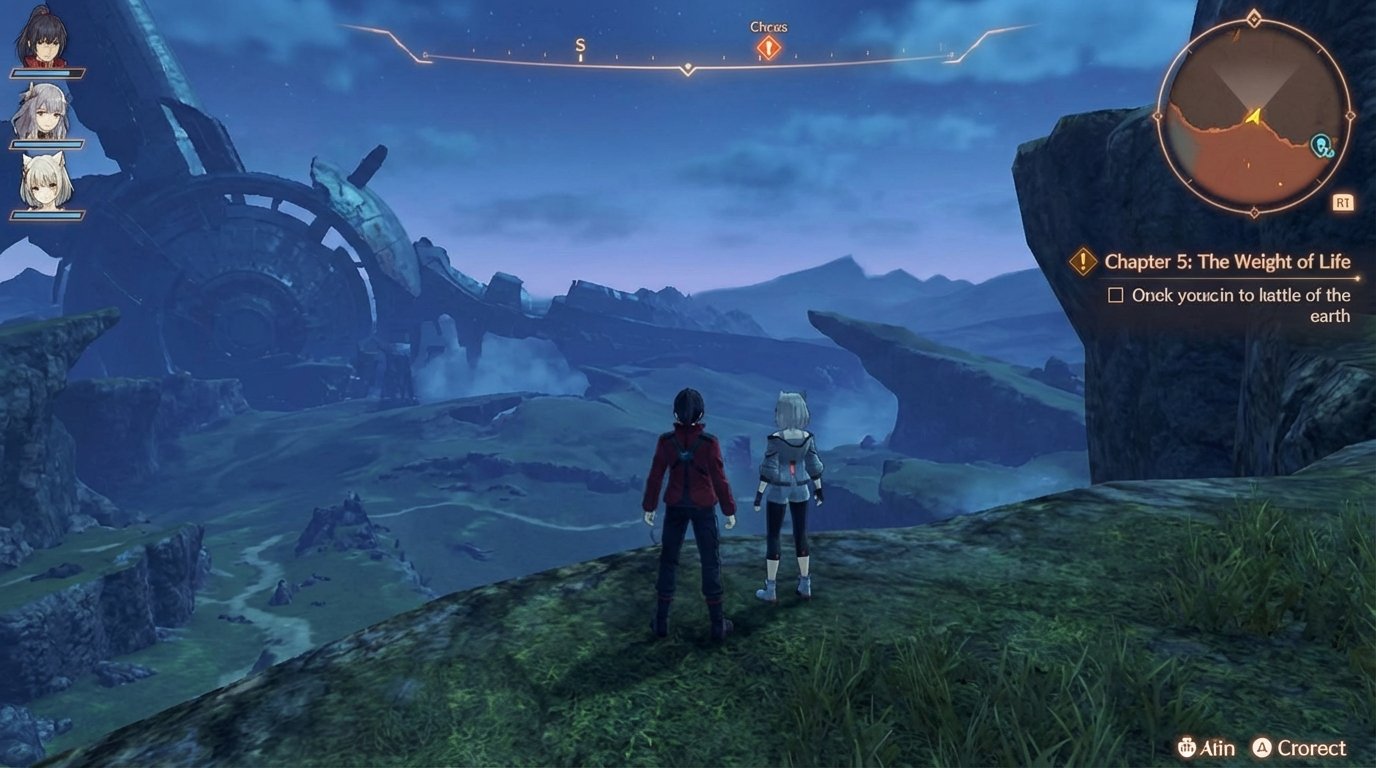Select the compass bar at screen top
The image size is (1376, 768).
click(x=687, y=62)
